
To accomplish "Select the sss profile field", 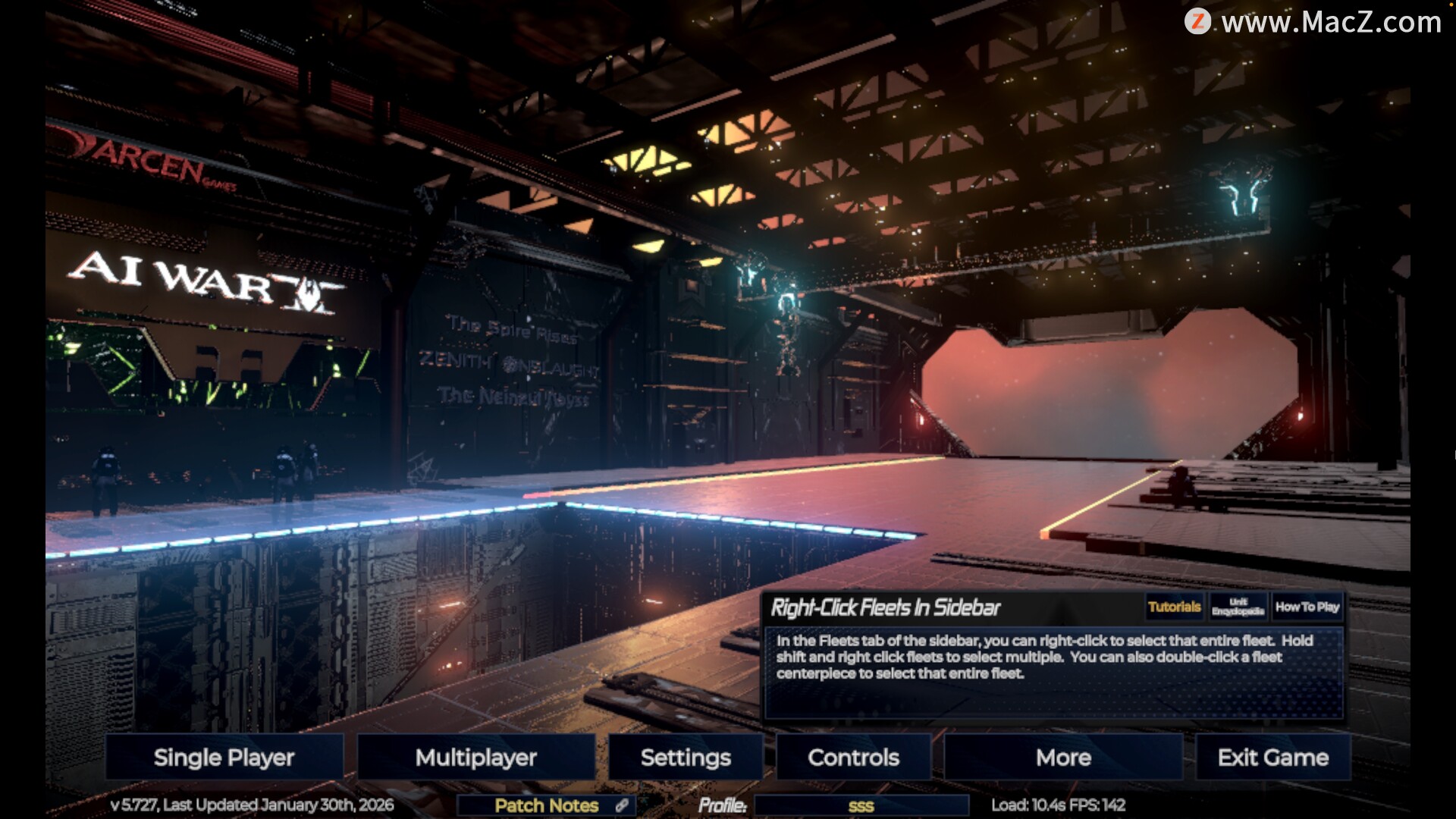I will [x=861, y=805].
